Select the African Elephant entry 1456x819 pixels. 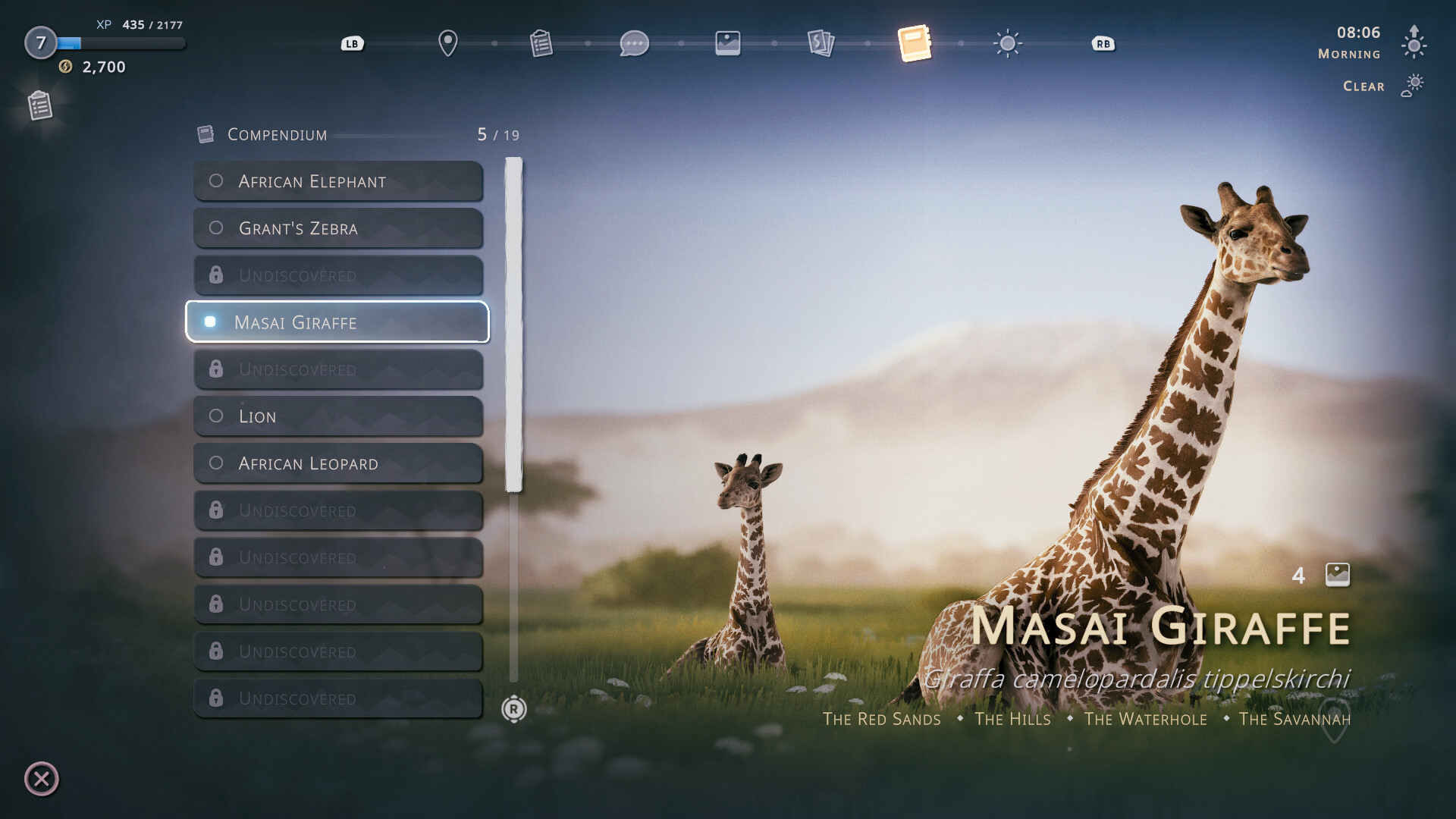tap(338, 181)
